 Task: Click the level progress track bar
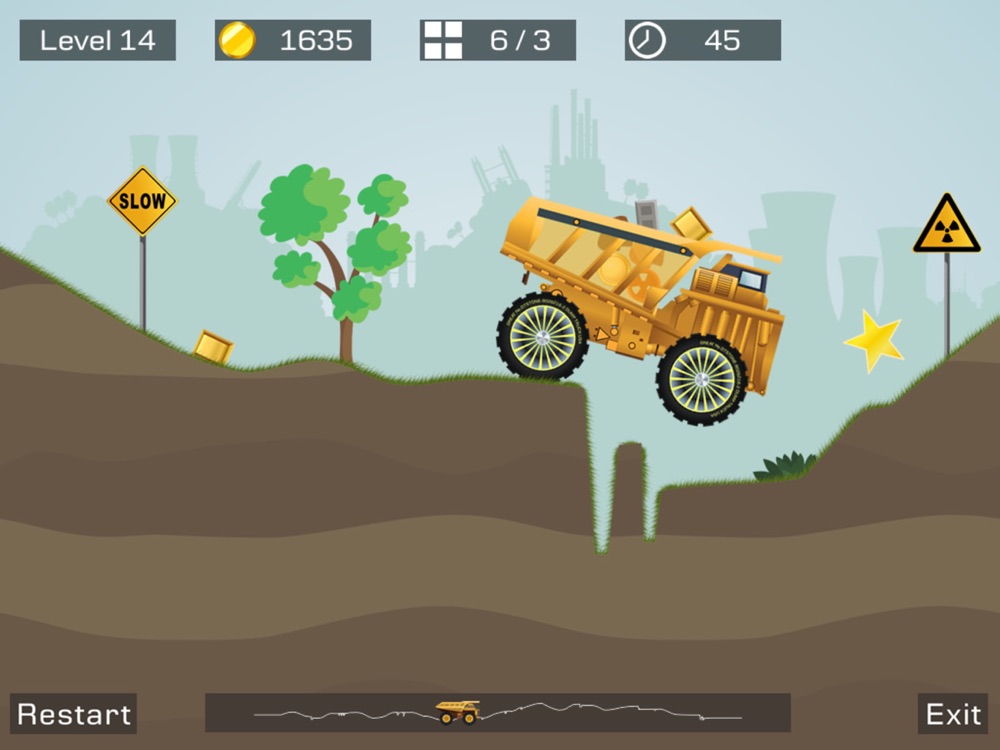tap(497, 713)
